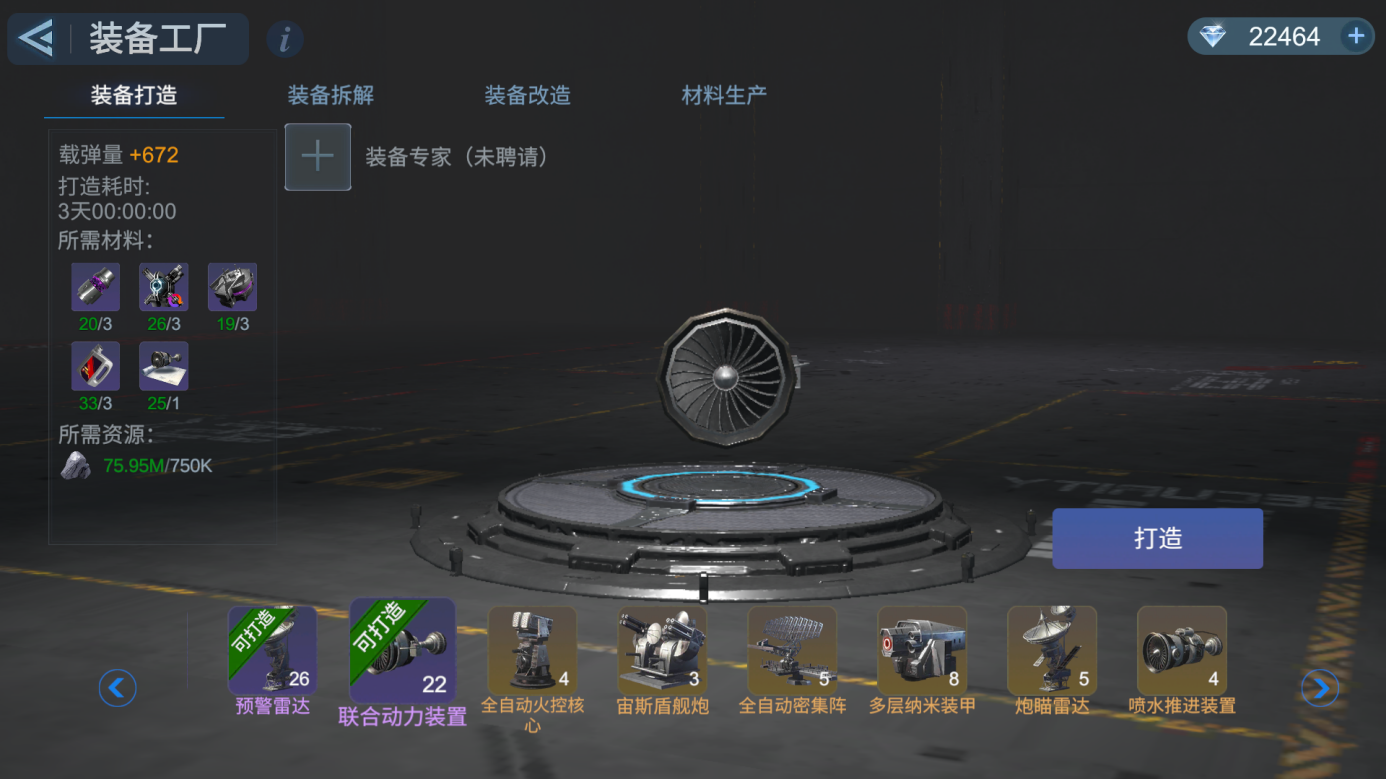This screenshot has height=779, width=1386.
Task: Pick the 全自动密集阵 equipment icon
Action: point(791,650)
